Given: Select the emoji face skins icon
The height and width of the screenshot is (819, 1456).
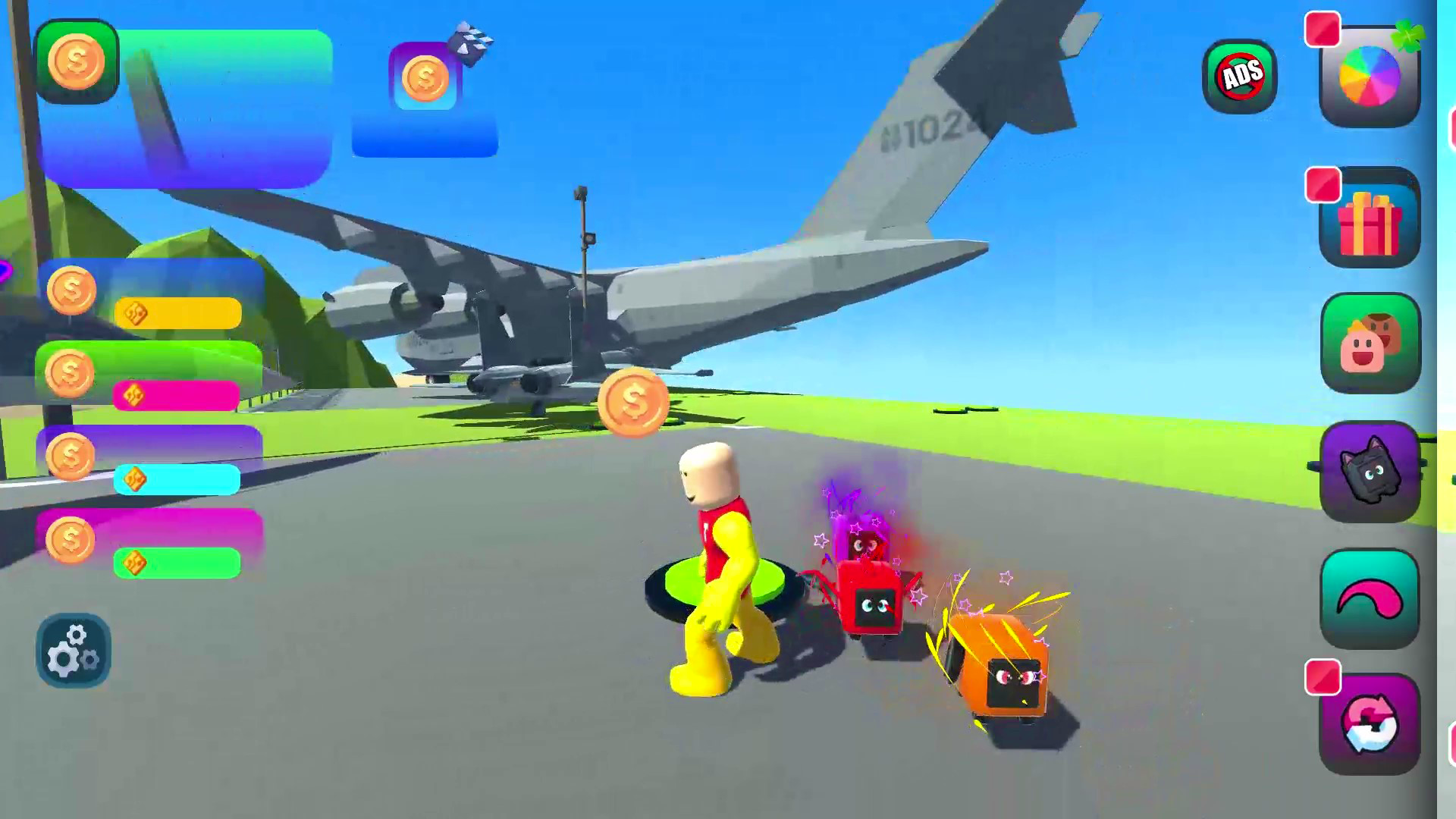Looking at the screenshot, I should [1370, 345].
